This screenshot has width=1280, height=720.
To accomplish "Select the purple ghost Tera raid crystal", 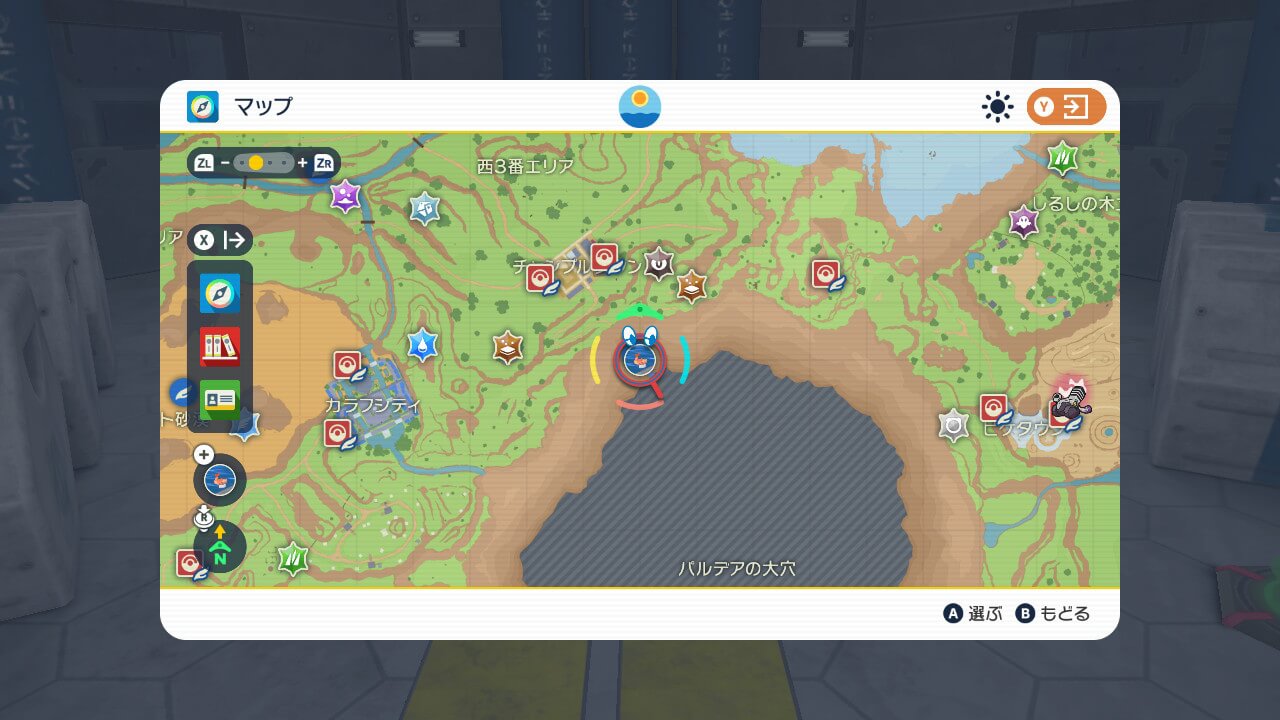I will coord(1023,221).
